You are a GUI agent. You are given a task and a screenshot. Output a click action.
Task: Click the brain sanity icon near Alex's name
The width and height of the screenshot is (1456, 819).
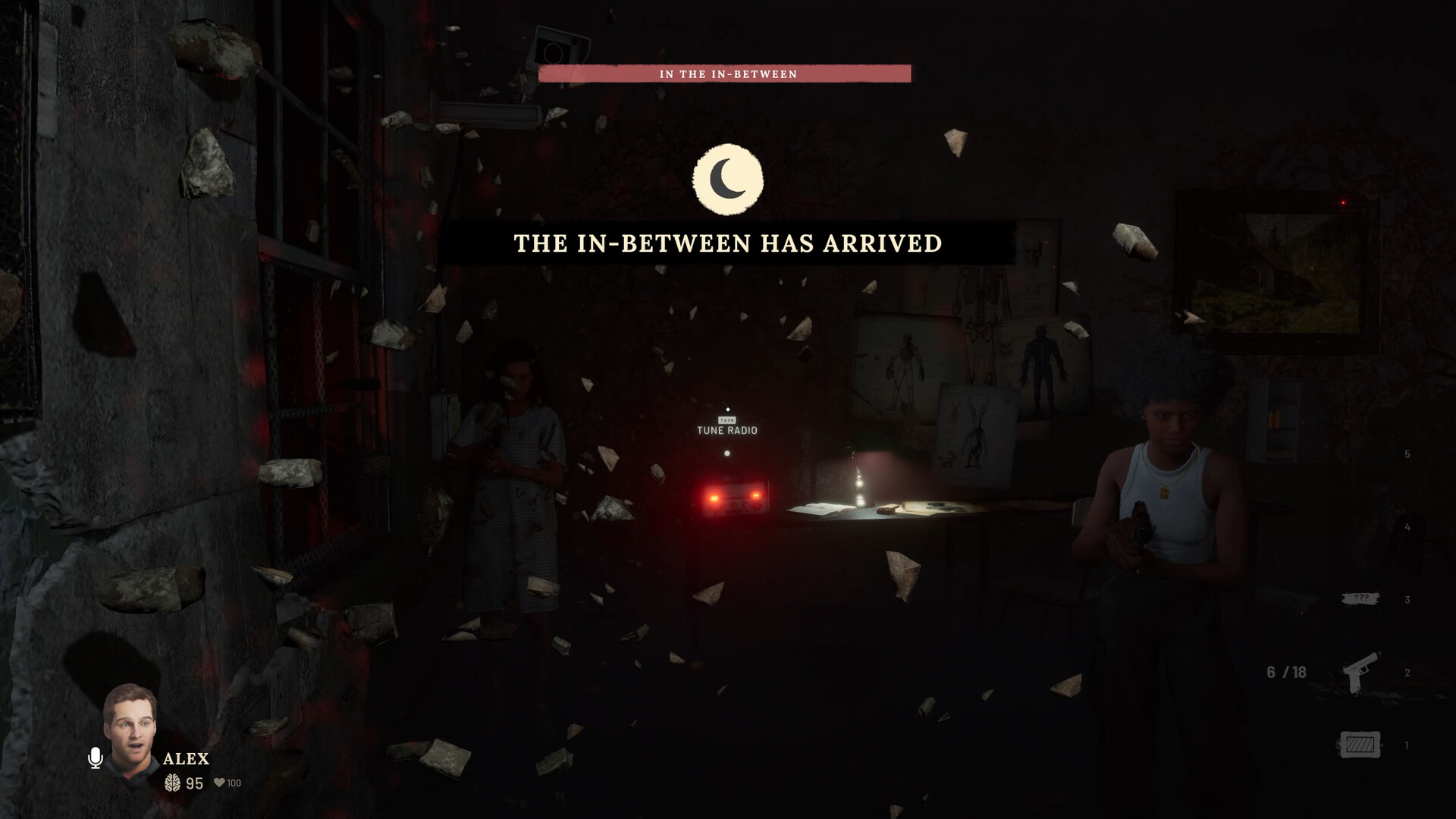point(174,784)
